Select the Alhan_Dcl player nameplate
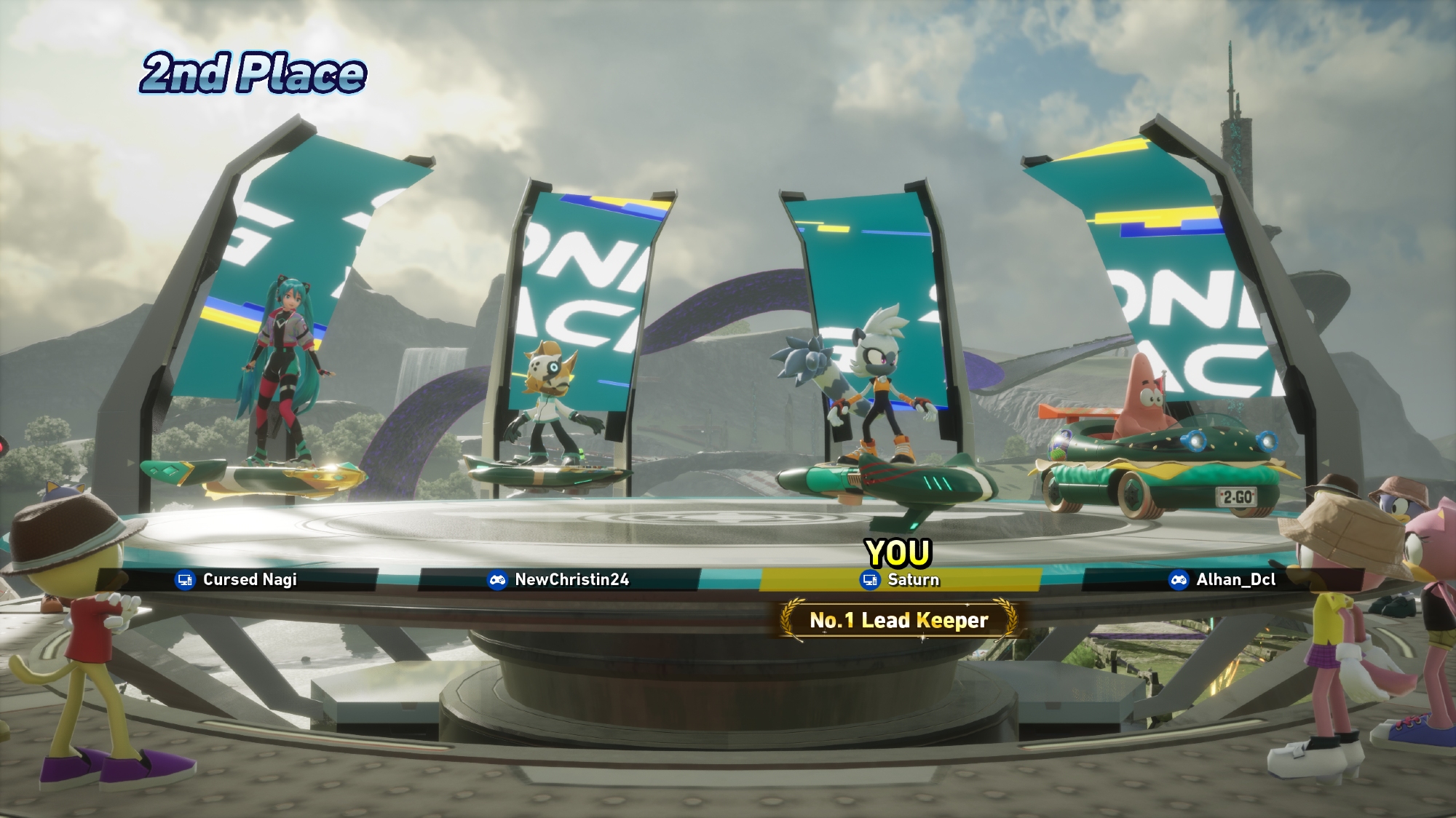 point(1223,580)
